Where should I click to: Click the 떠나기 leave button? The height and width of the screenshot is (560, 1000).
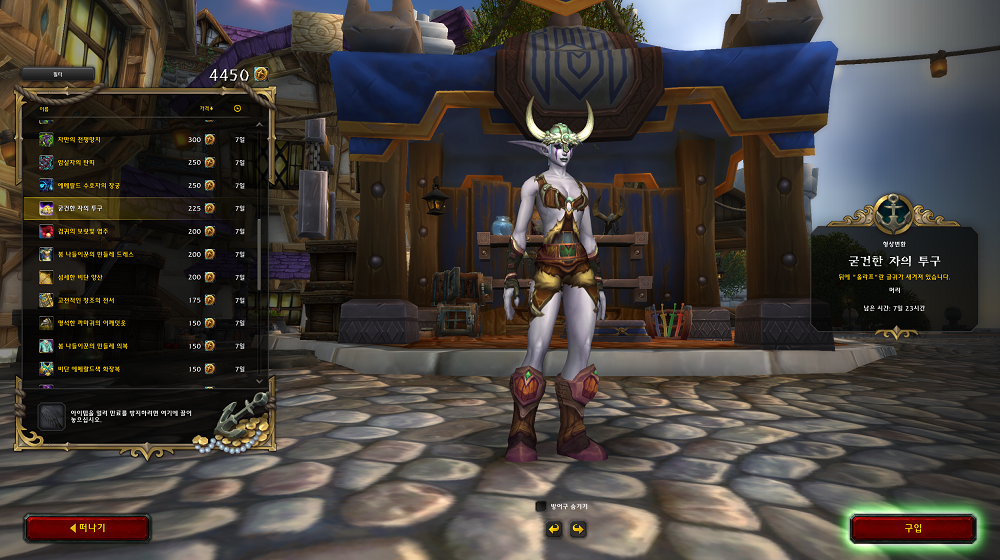click(x=87, y=528)
